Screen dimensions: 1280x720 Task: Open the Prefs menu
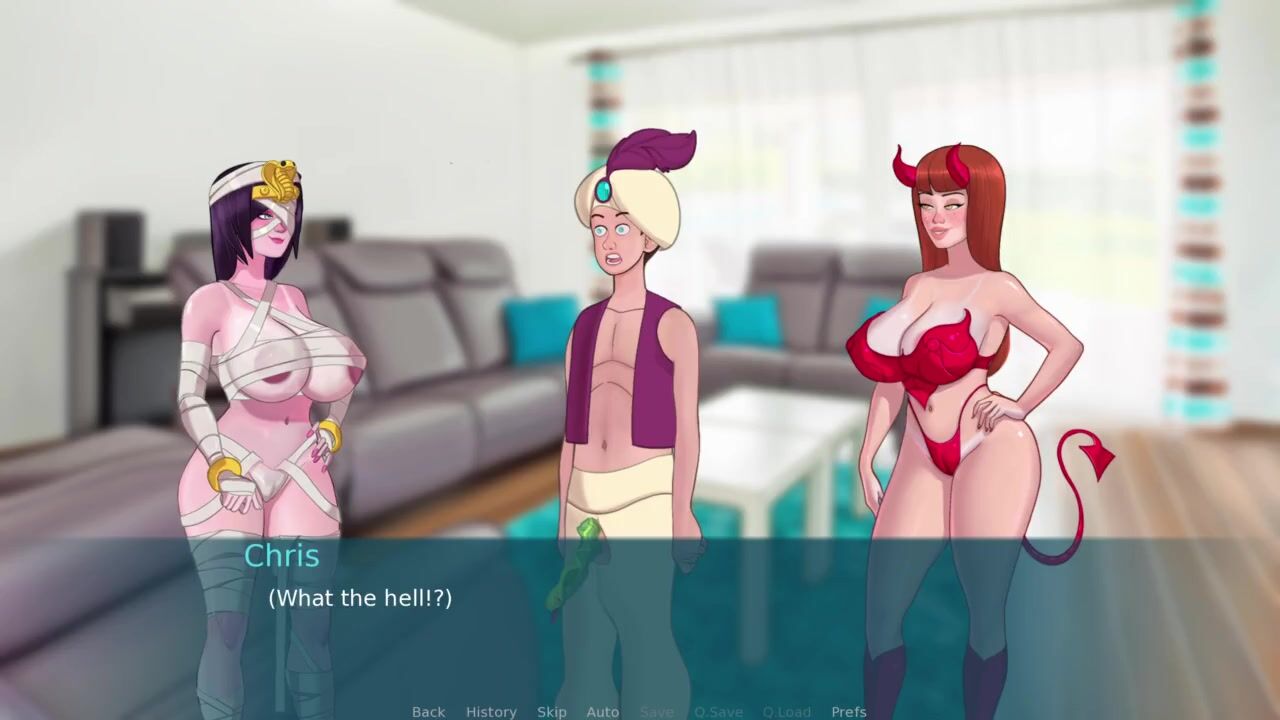point(849,711)
